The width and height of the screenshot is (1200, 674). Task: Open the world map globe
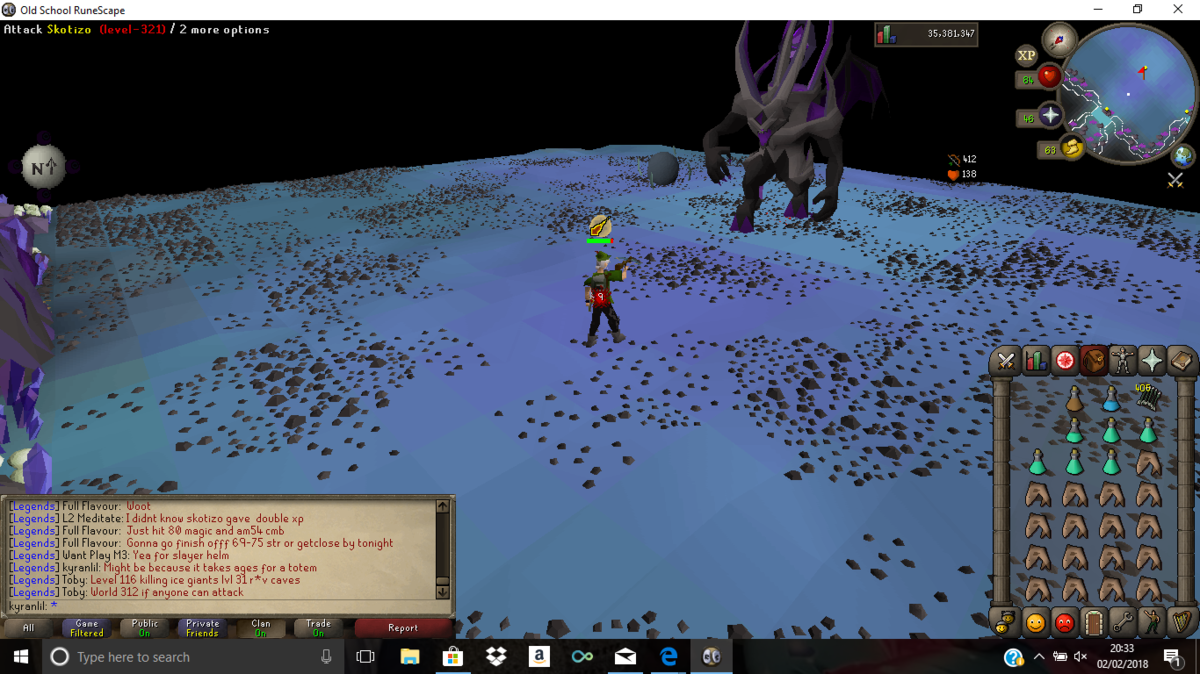tap(1183, 156)
